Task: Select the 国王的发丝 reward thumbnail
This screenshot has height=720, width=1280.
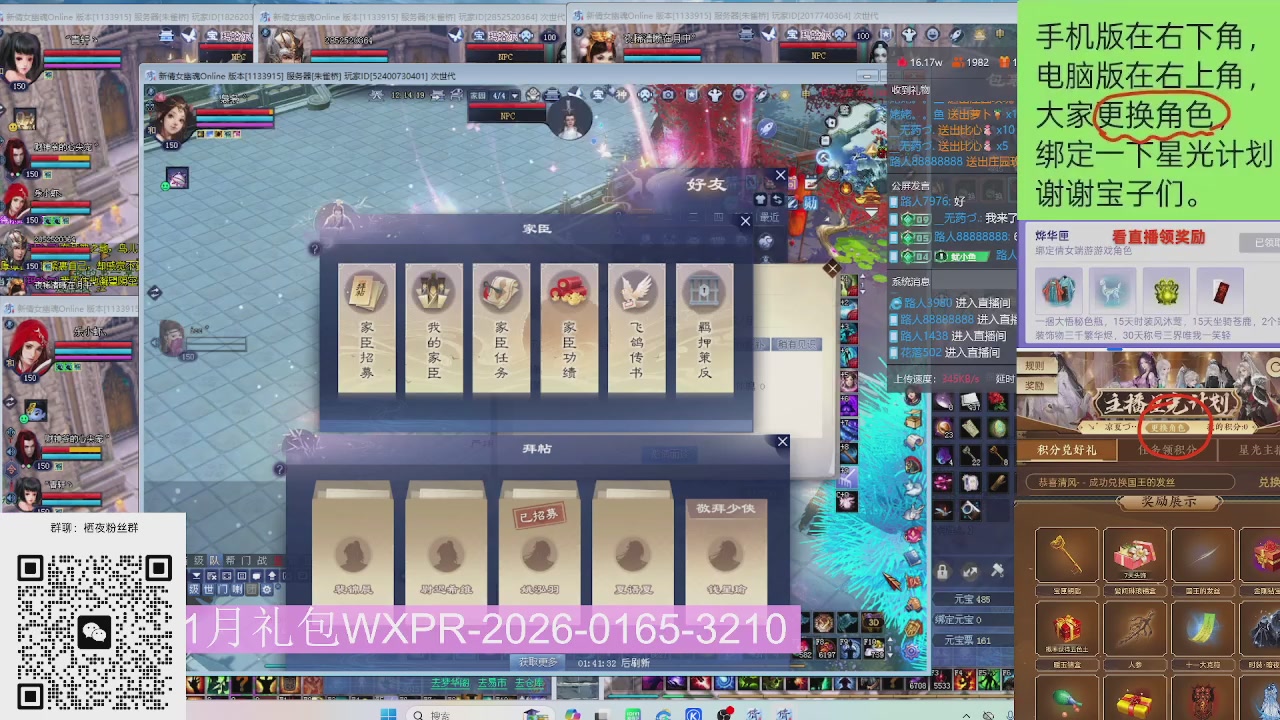Action: tap(1204, 557)
